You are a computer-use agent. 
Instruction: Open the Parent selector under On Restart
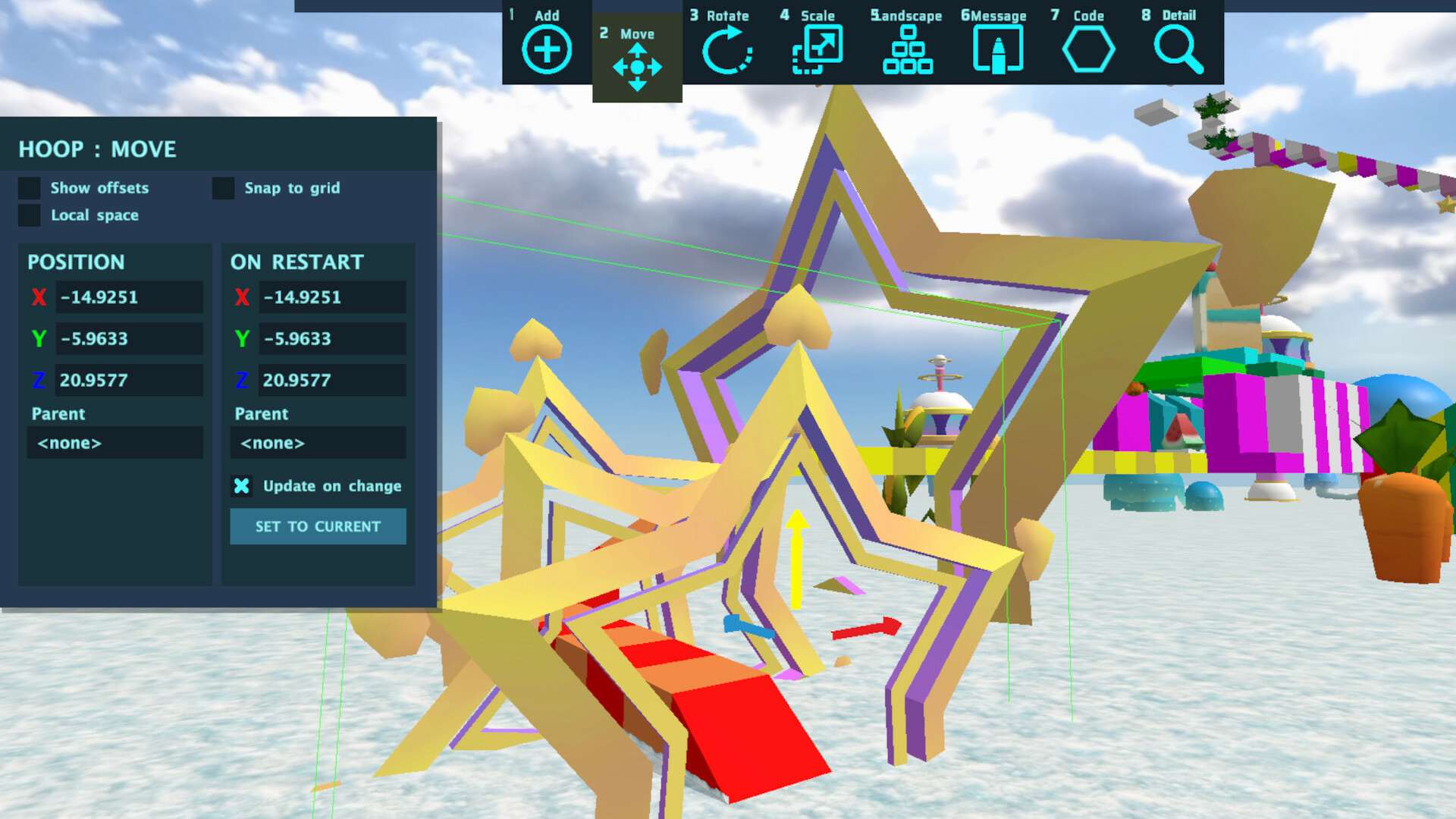317,443
